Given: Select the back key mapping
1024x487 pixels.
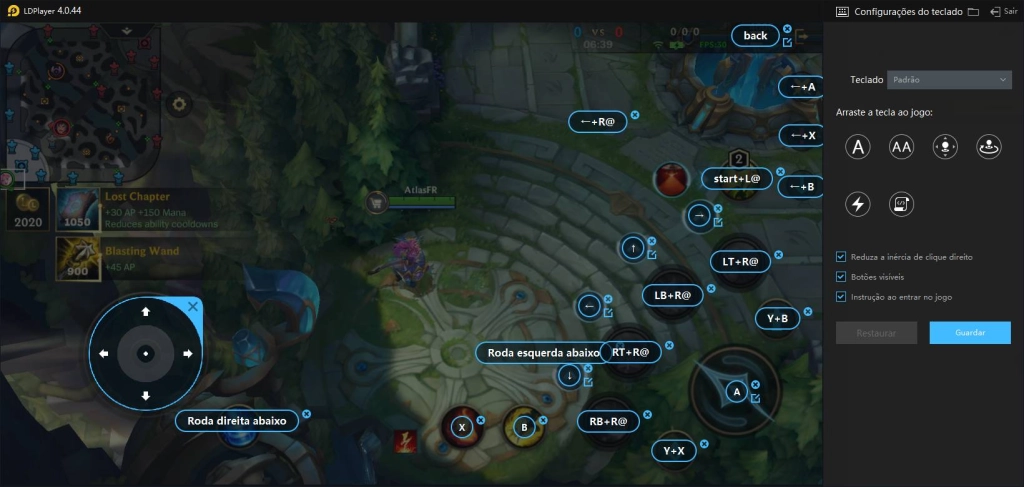Looking at the screenshot, I should point(755,36).
